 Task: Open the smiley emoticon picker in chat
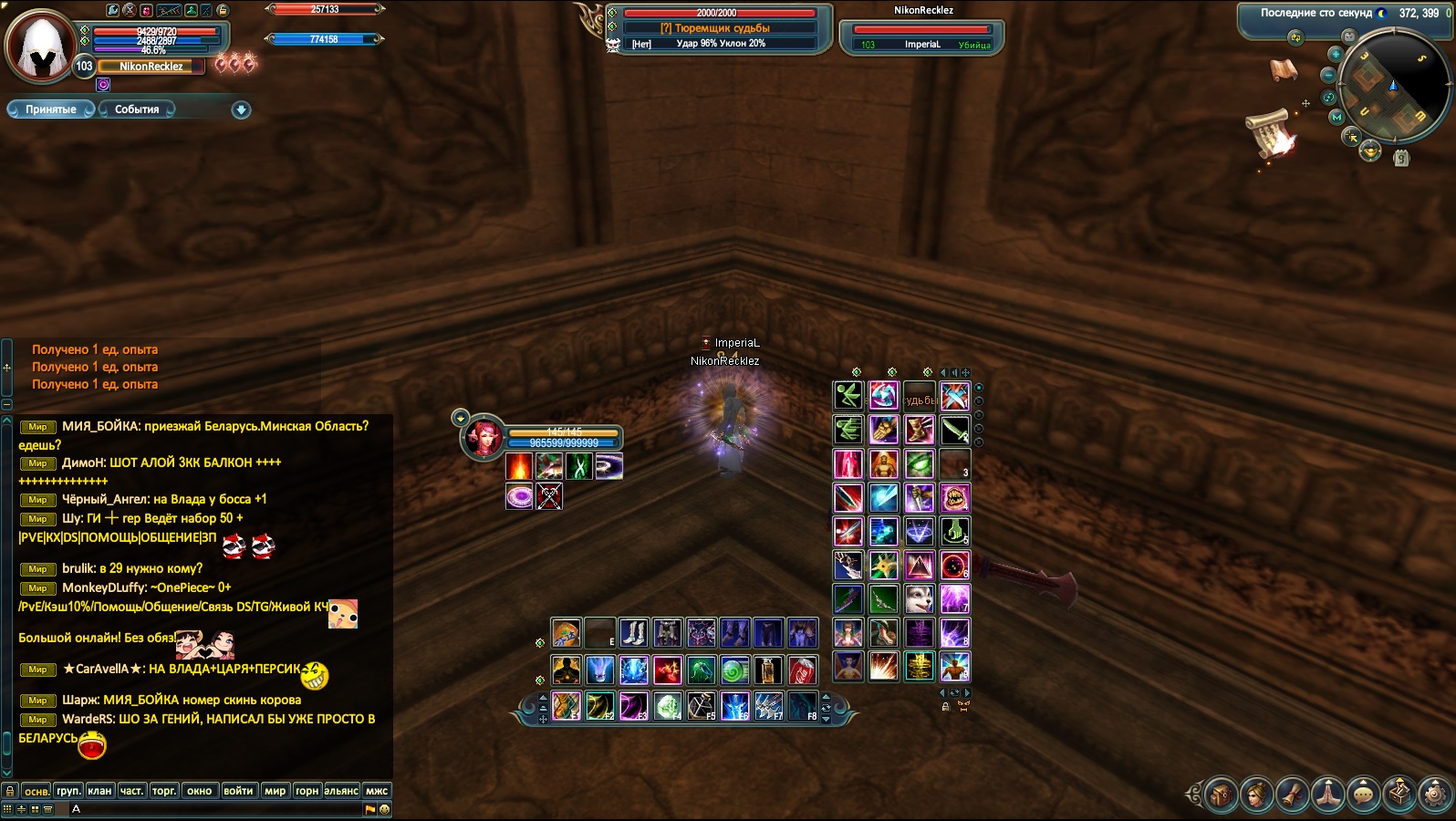384,809
